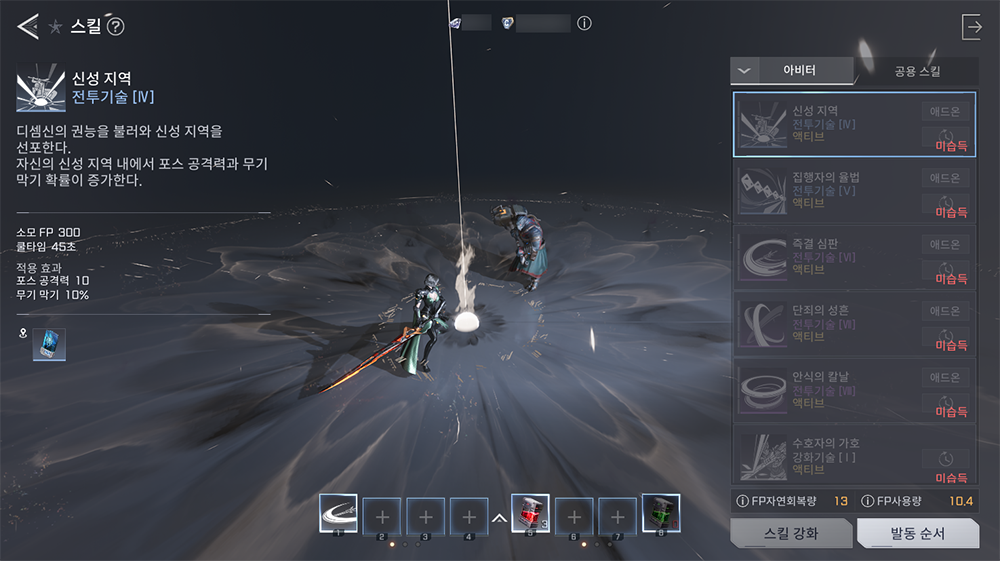Image resolution: width=1000 pixels, height=561 pixels.
Task: Click the 애드온 button for 집행자의 율법
Action: 945,178
